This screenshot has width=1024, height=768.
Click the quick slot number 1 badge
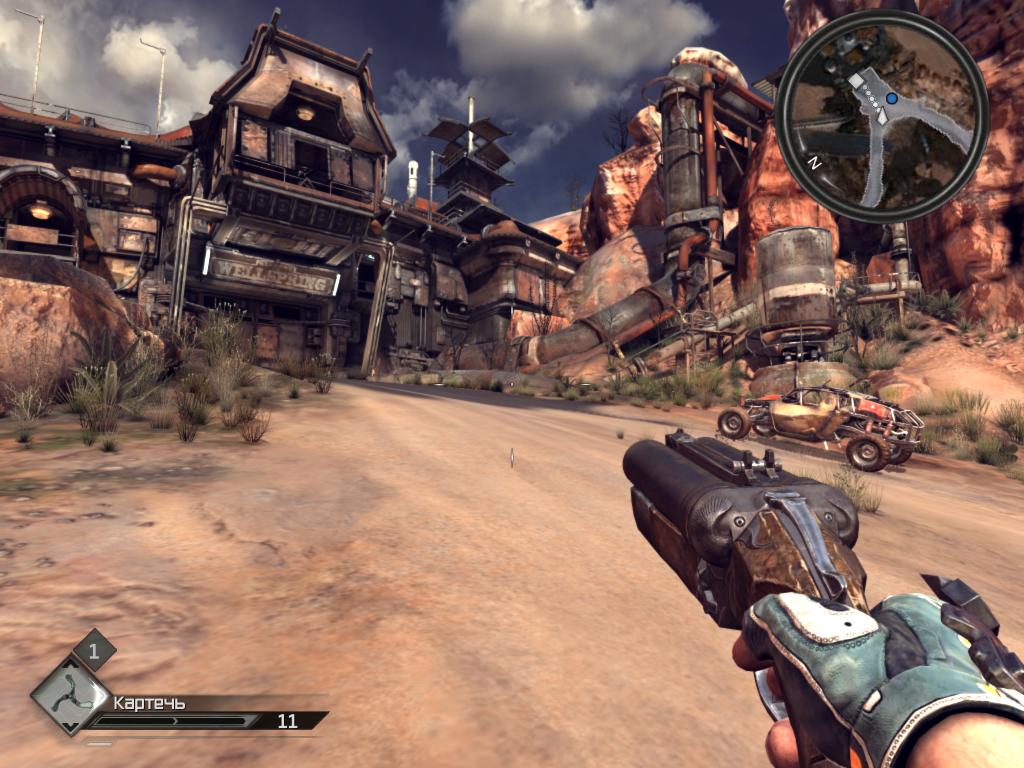[94, 650]
